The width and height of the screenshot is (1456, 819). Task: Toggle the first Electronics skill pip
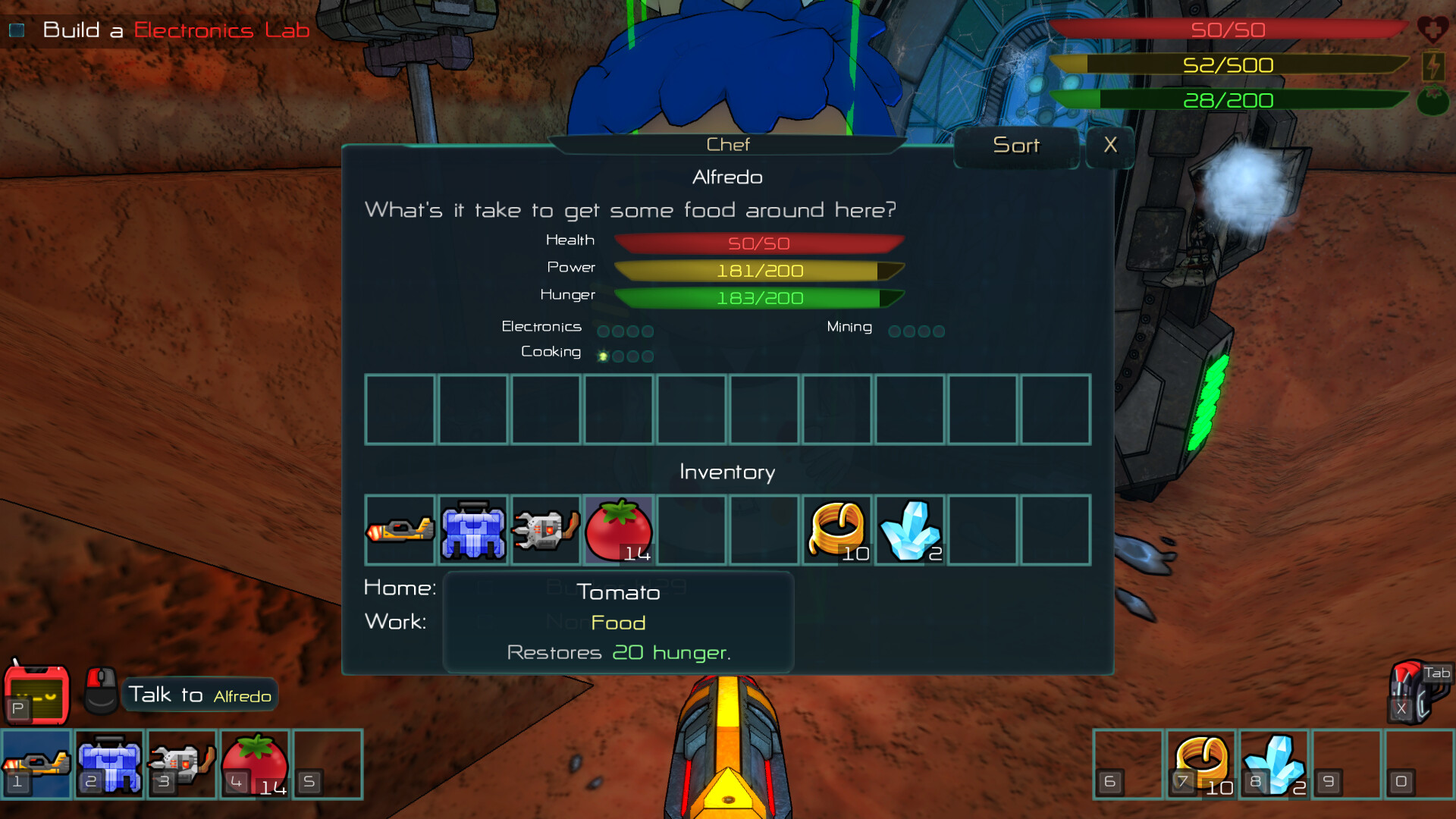pos(603,331)
